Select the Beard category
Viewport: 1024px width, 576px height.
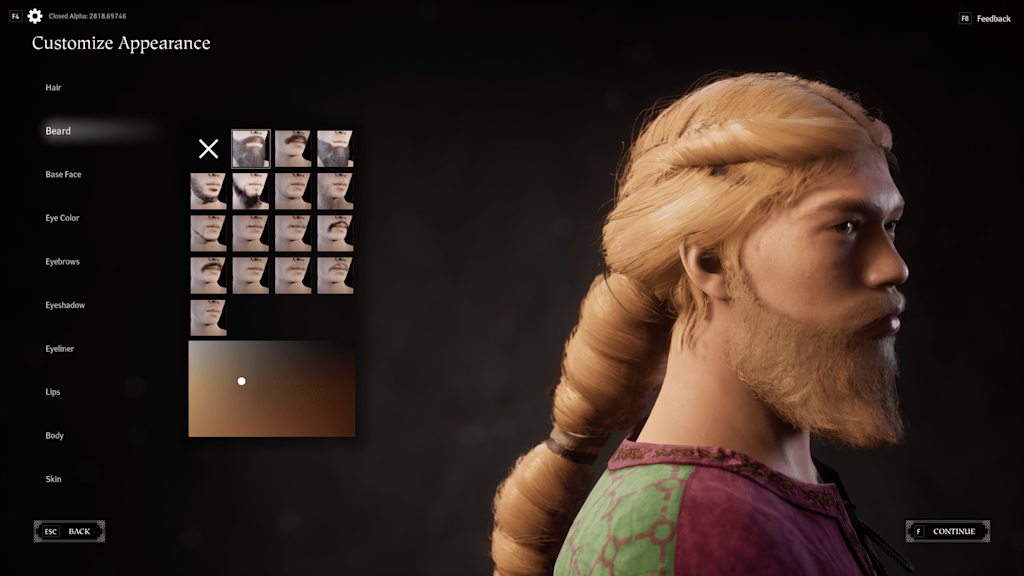pos(58,131)
